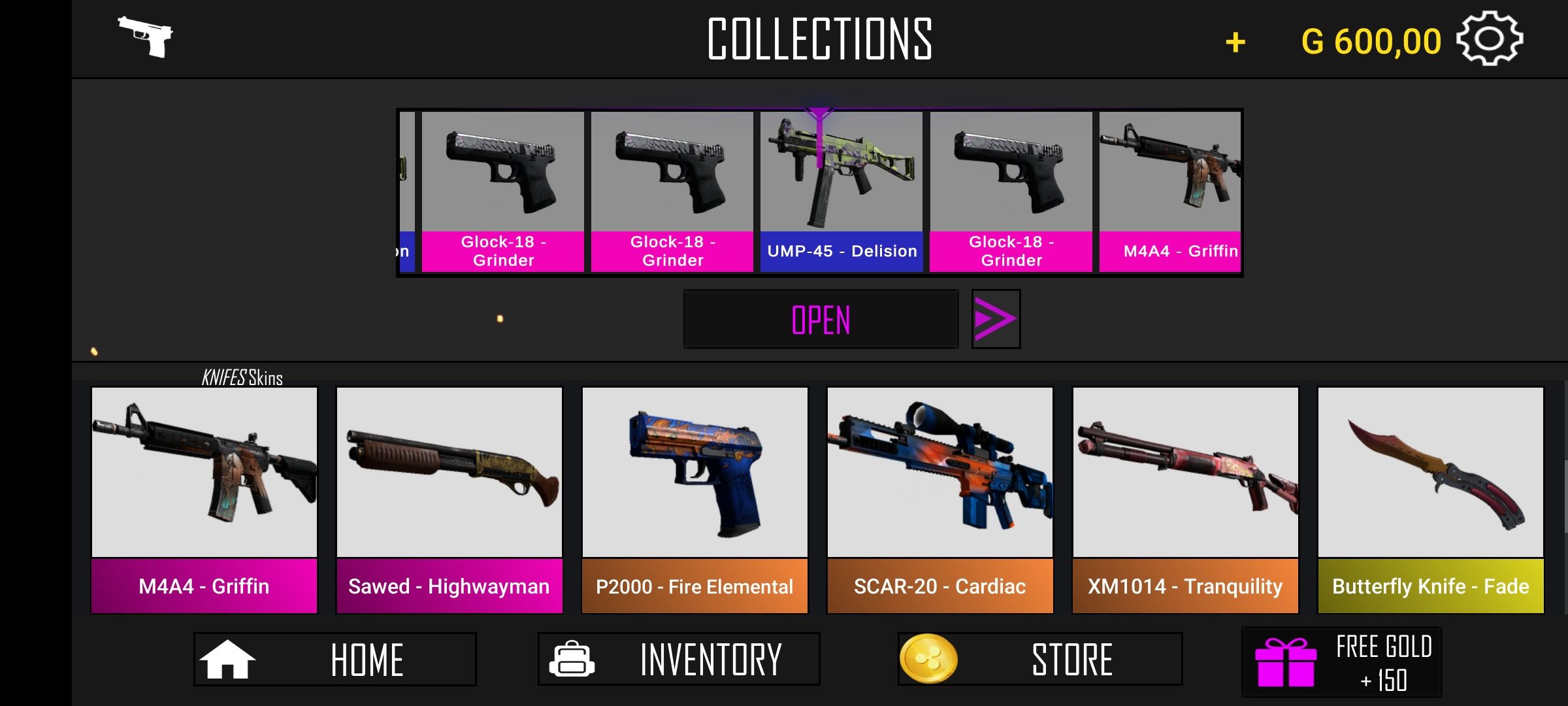The height and width of the screenshot is (706, 1568).
Task: Click the purple fast-forward arrow button
Action: tap(995, 319)
